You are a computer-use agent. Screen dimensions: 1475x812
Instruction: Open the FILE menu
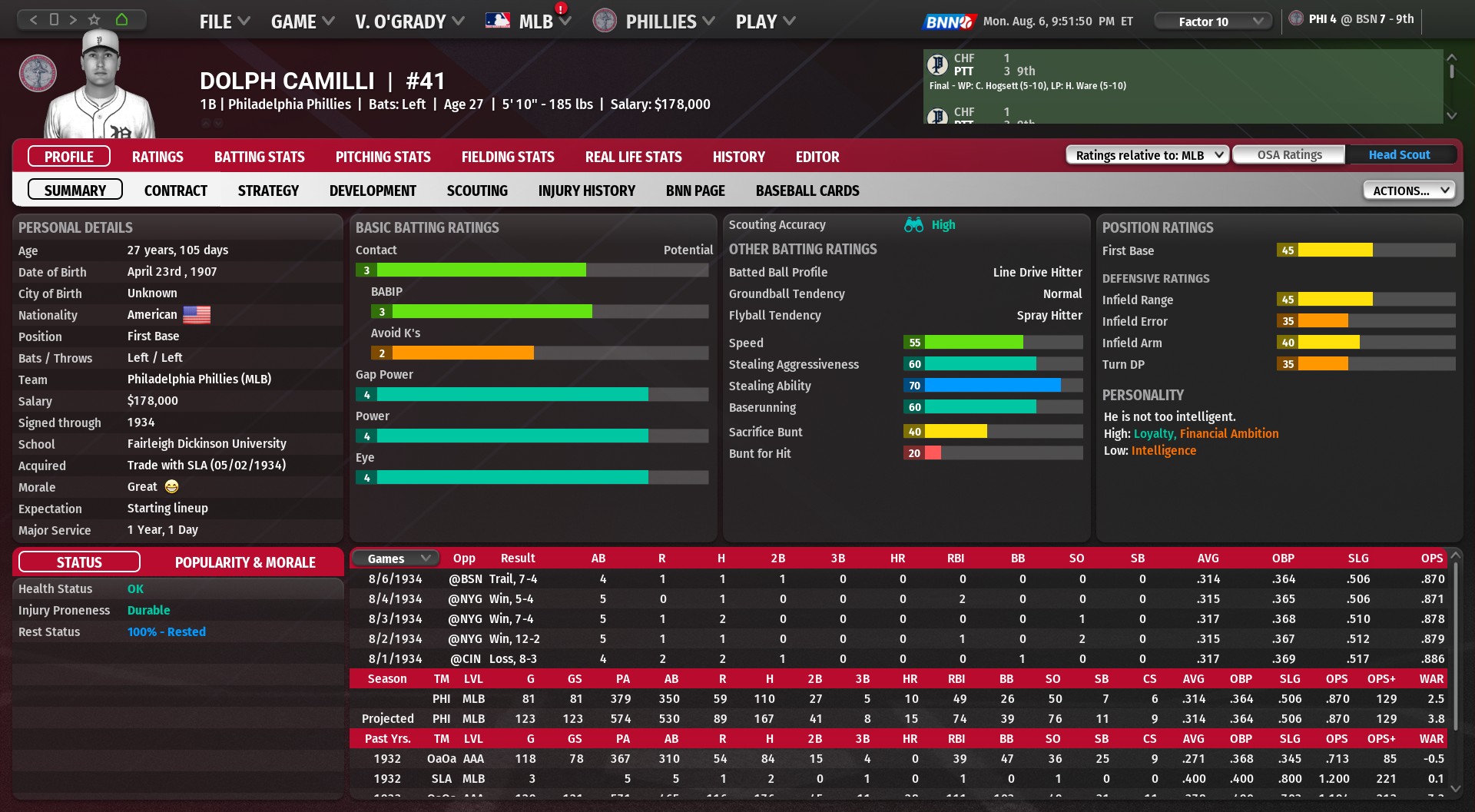[x=224, y=22]
